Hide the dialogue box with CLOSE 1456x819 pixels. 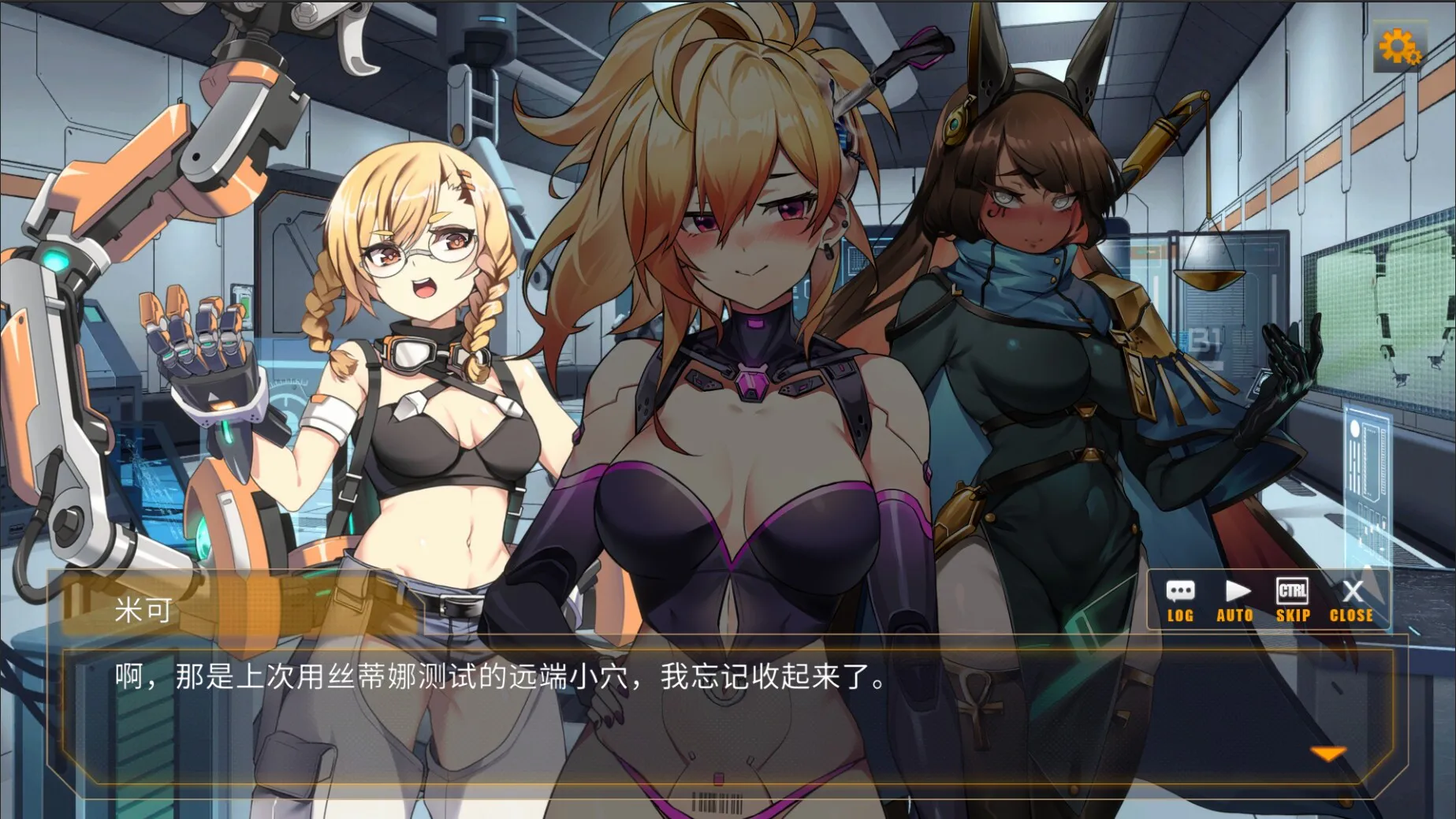1351,601
